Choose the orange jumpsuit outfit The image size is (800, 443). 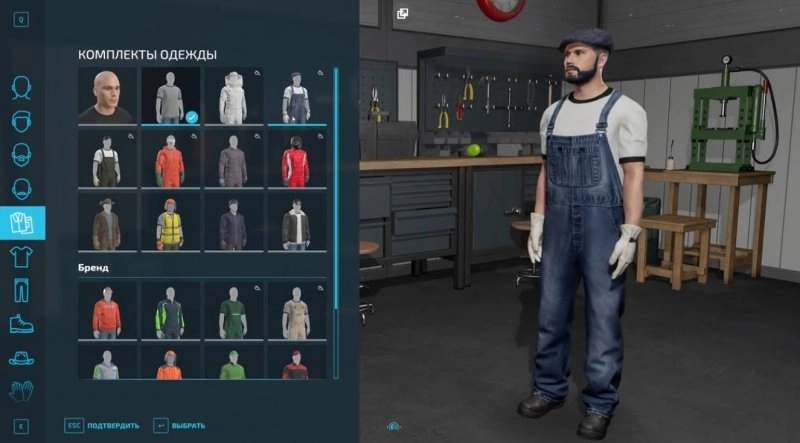tap(170, 159)
